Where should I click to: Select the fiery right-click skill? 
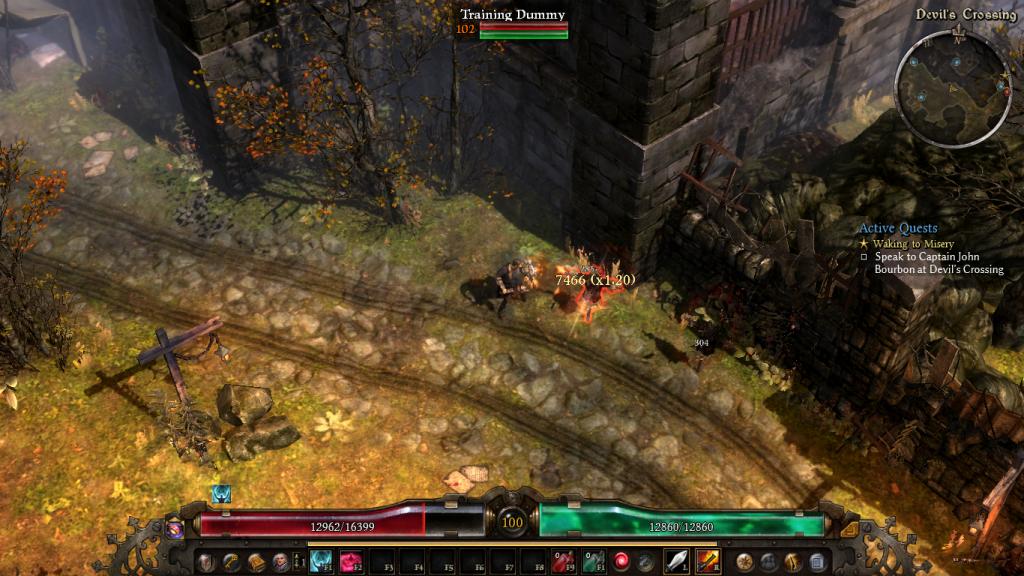click(x=707, y=561)
